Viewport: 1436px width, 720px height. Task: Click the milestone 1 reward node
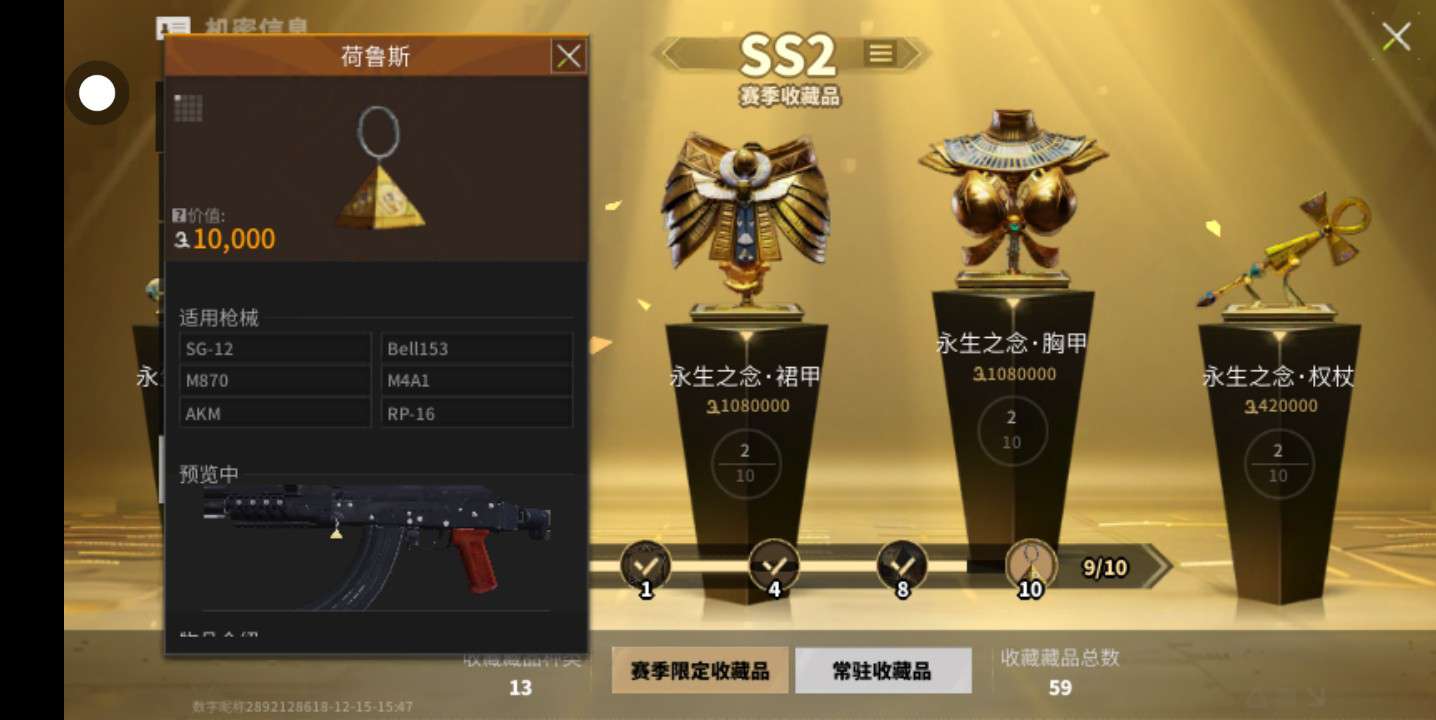(x=645, y=566)
